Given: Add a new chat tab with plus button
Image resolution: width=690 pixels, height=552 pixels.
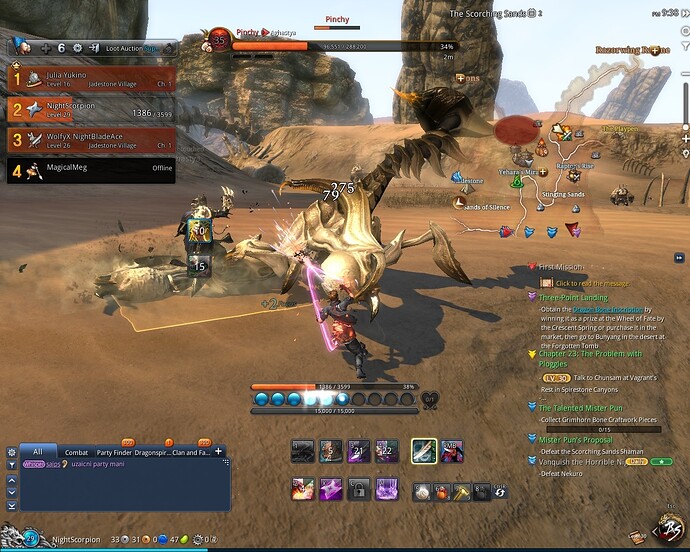Looking at the screenshot, I should click(218, 452).
